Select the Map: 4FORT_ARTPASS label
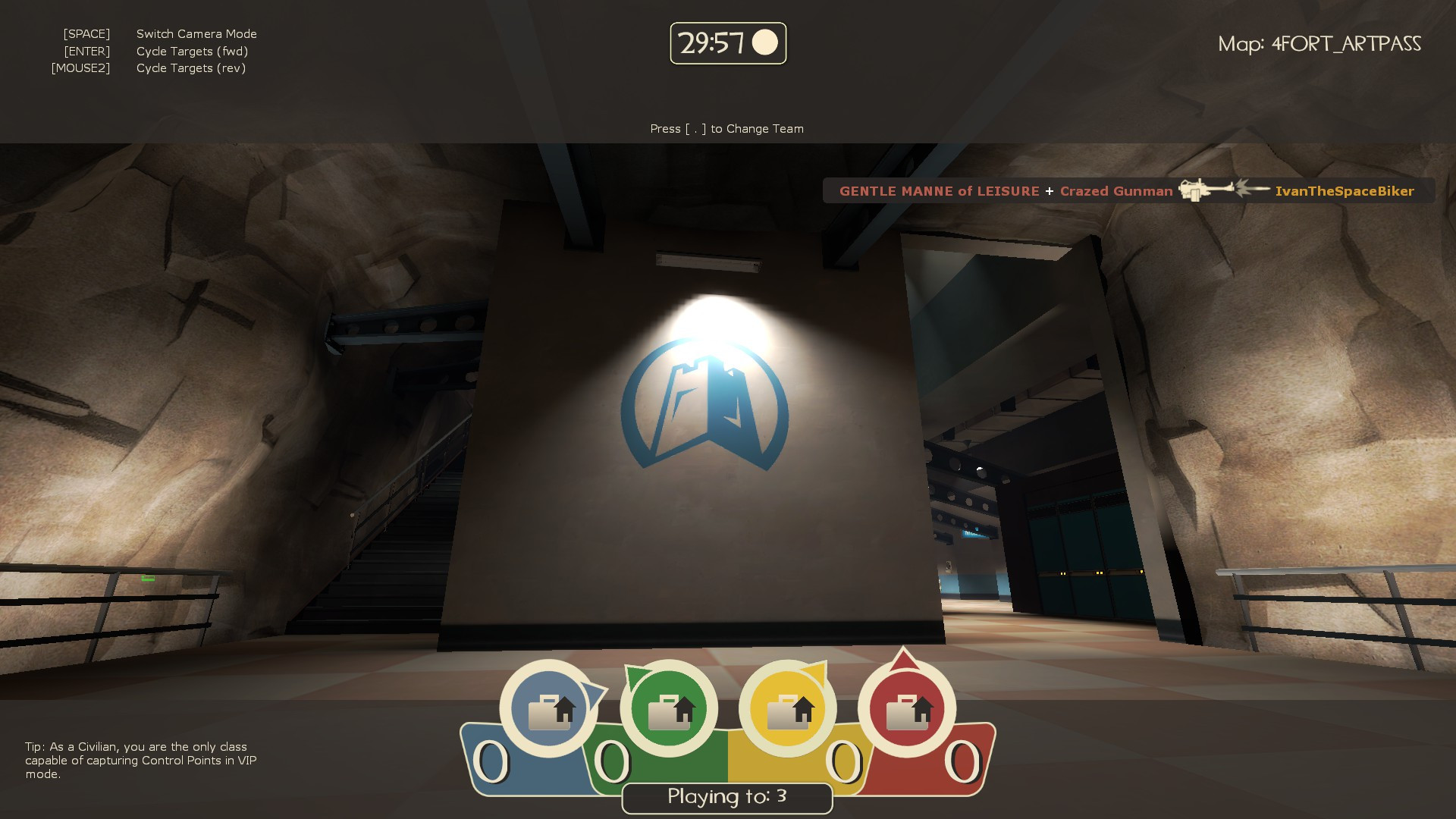Viewport: 1456px width, 819px height. click(x=1320, y=43)
